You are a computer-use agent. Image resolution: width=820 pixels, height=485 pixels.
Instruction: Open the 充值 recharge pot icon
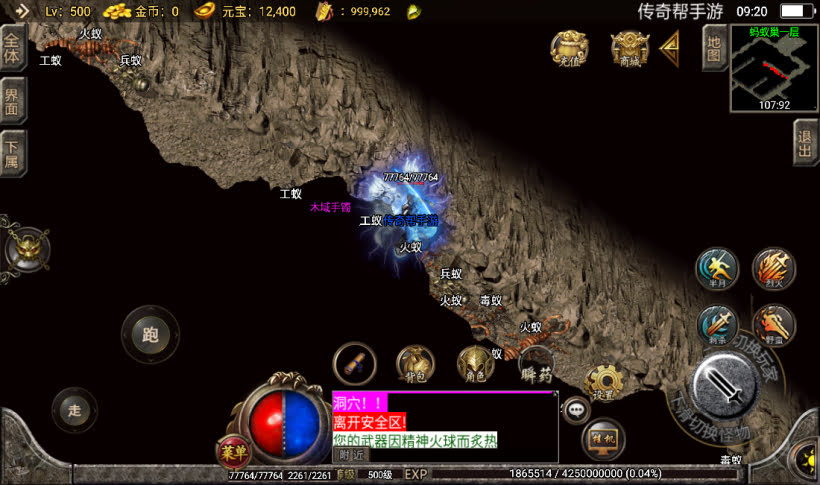pos(569,48)
